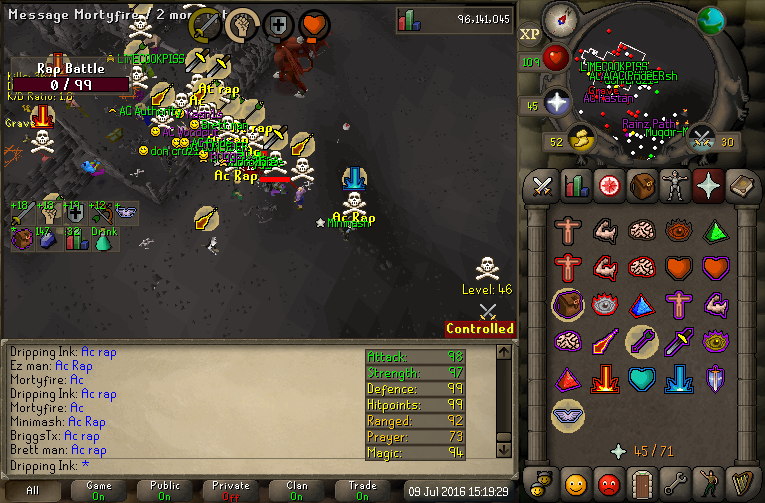765x503 pixels.
Task: Select the Trade chat filter tab
Action: (363, 490)
